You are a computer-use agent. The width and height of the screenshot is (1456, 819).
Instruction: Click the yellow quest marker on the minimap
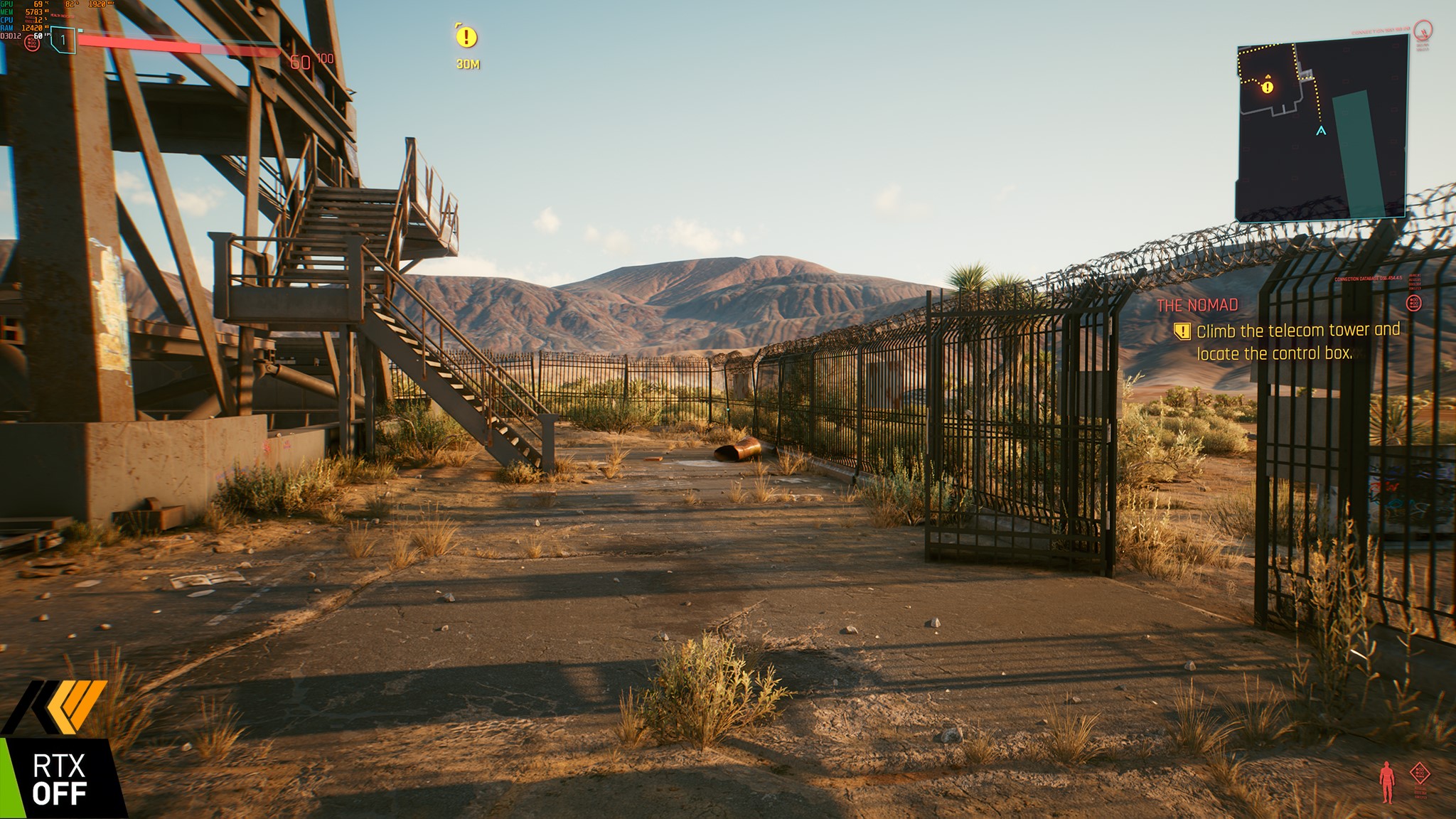point(1268,87)
